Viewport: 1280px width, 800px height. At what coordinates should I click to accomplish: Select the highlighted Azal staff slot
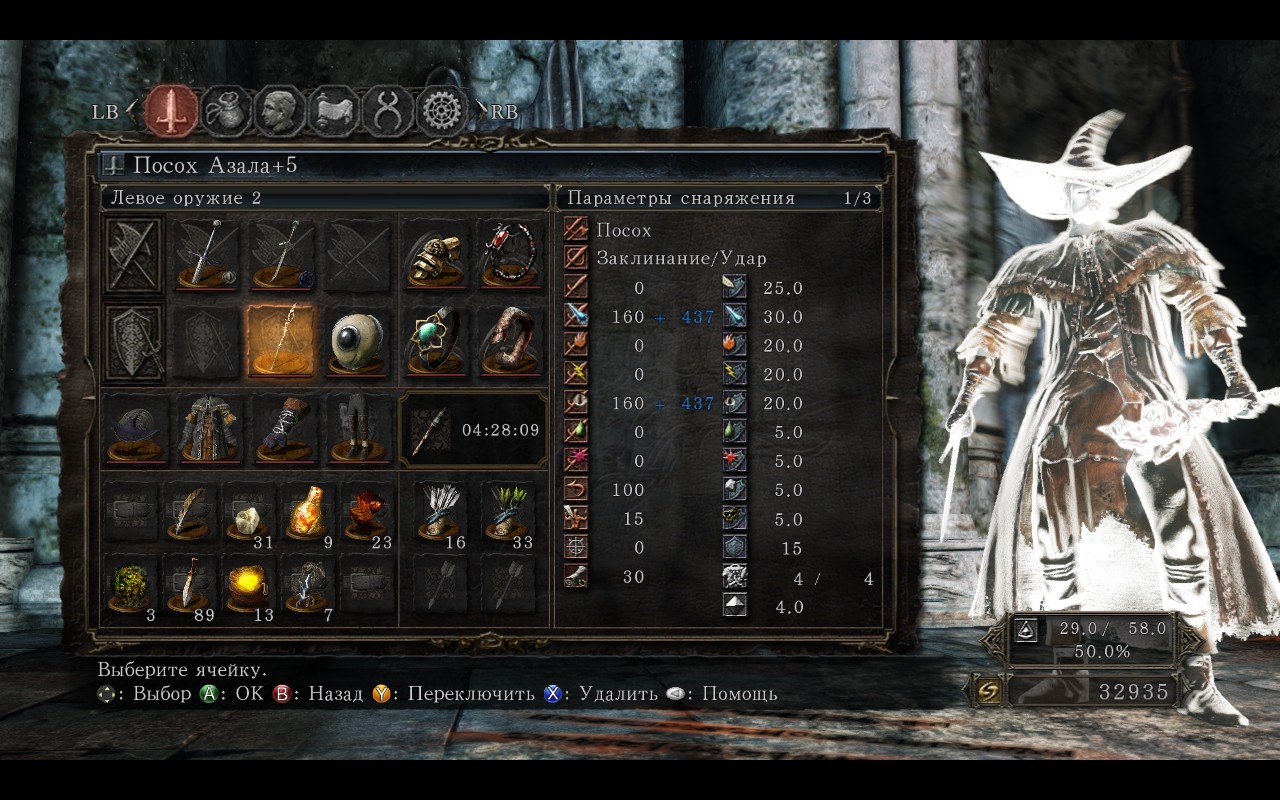click(281, 342)
